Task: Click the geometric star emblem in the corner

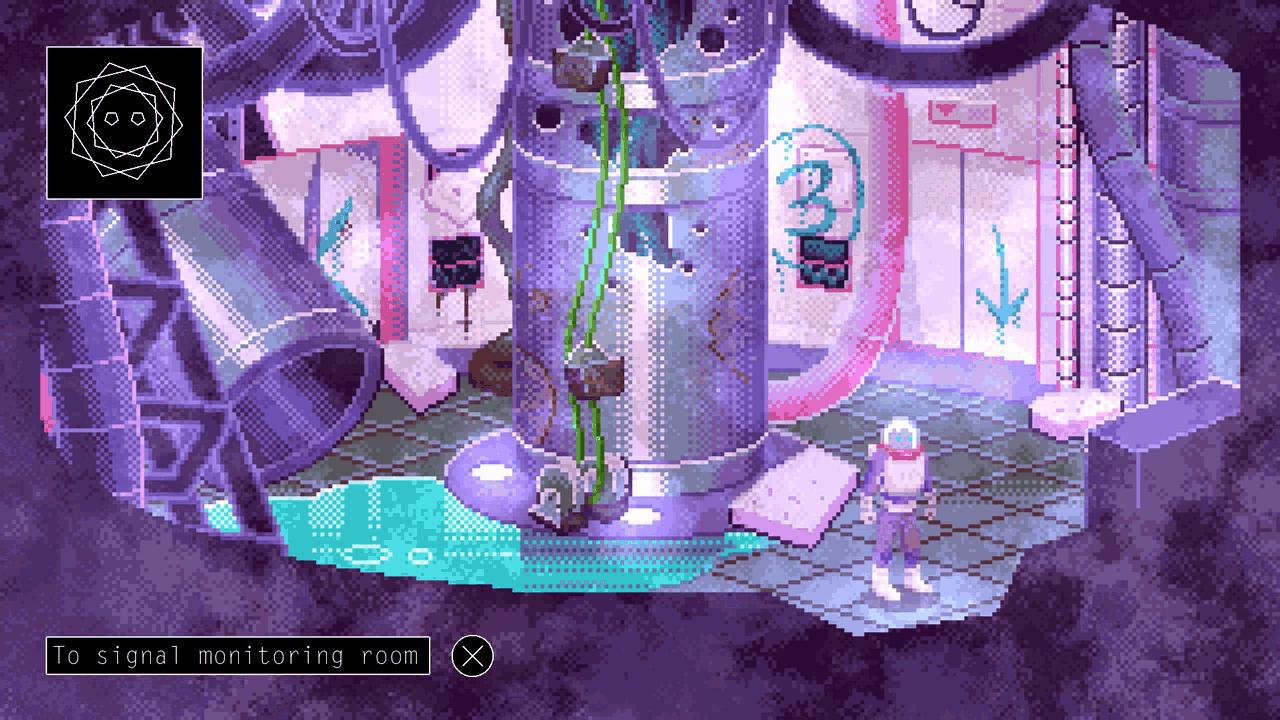Action: [125, 122]
